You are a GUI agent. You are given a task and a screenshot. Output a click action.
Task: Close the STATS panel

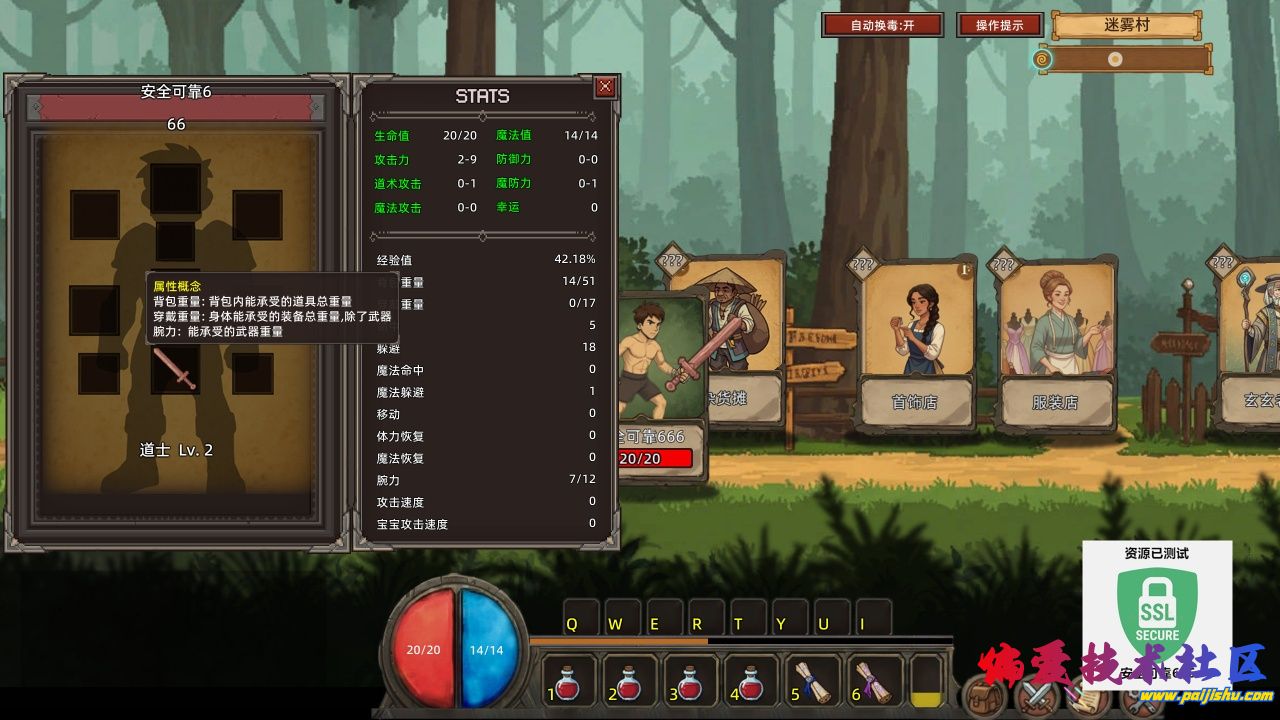[x=605, y=87]
